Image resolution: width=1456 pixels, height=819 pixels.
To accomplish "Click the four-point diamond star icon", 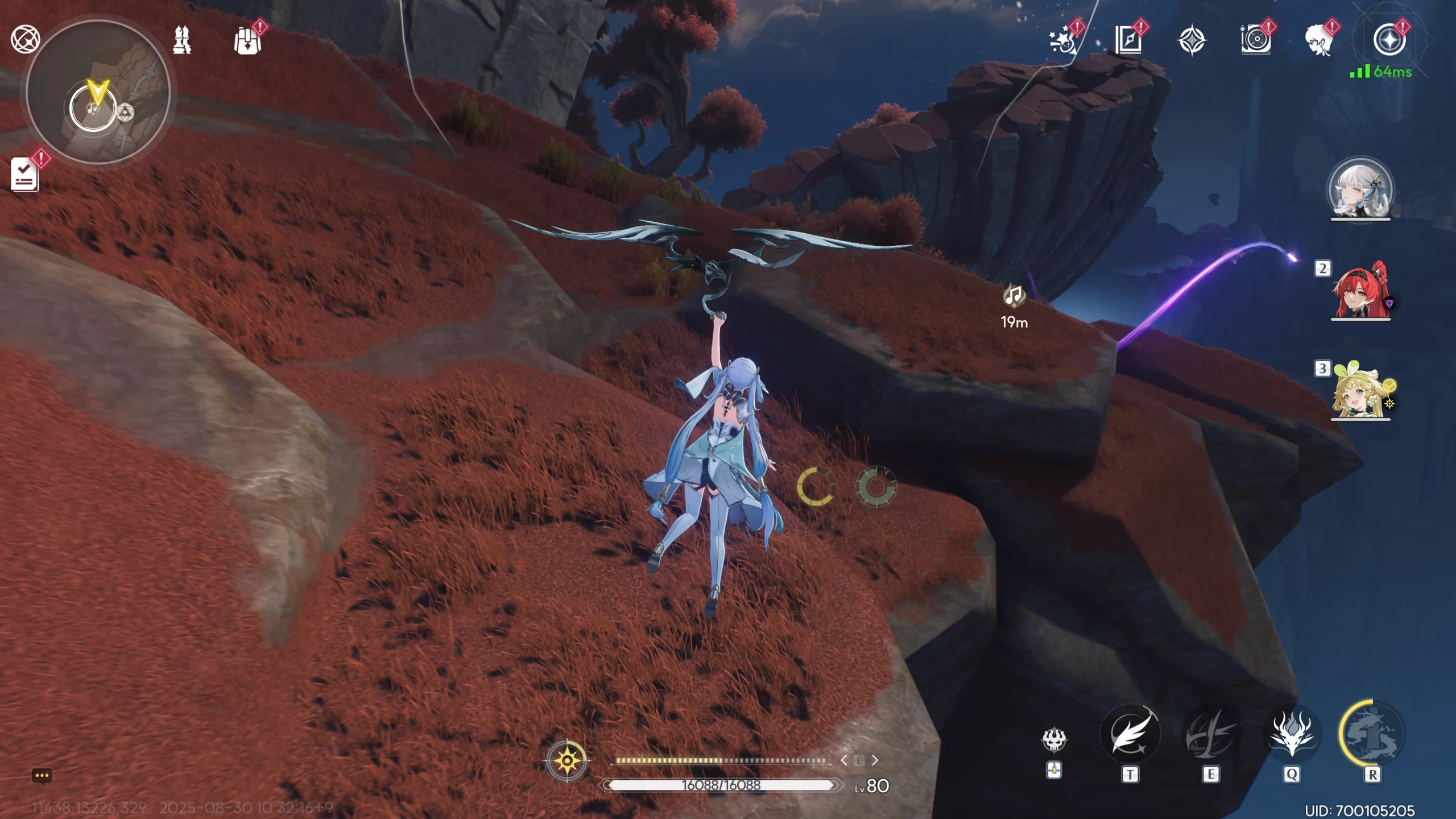I will pyautogui.click(x=1192, y=41).
